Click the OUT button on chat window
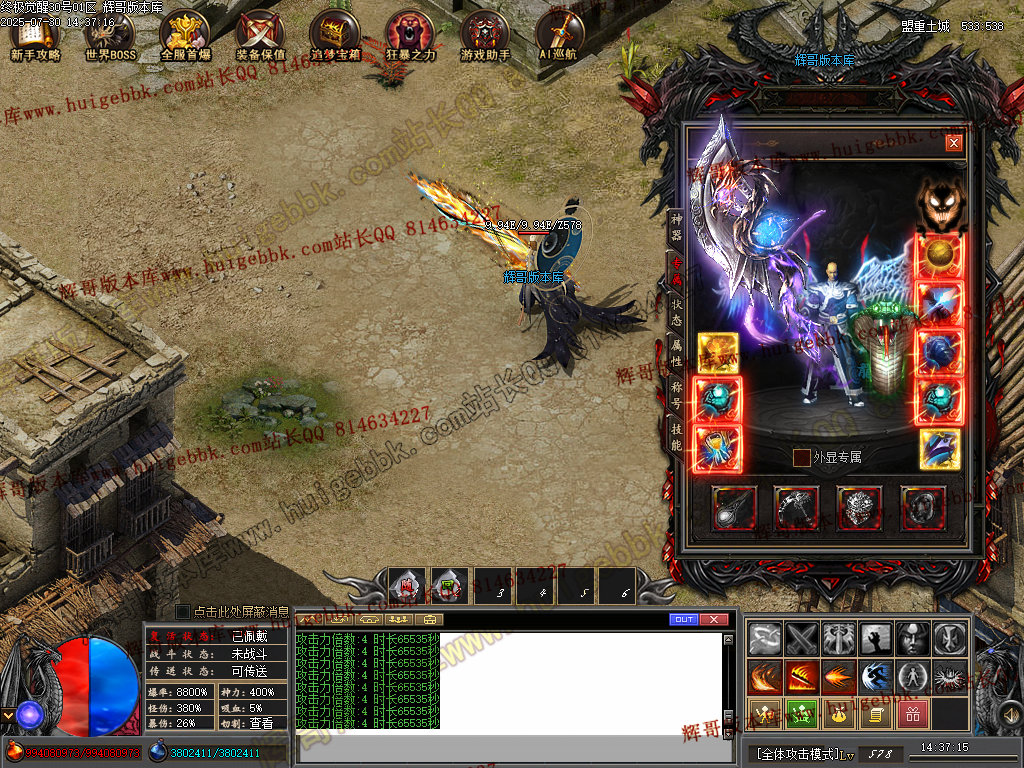Image resolution: width=1024 pixels, height=768 pixels. (x=684, y=620)
